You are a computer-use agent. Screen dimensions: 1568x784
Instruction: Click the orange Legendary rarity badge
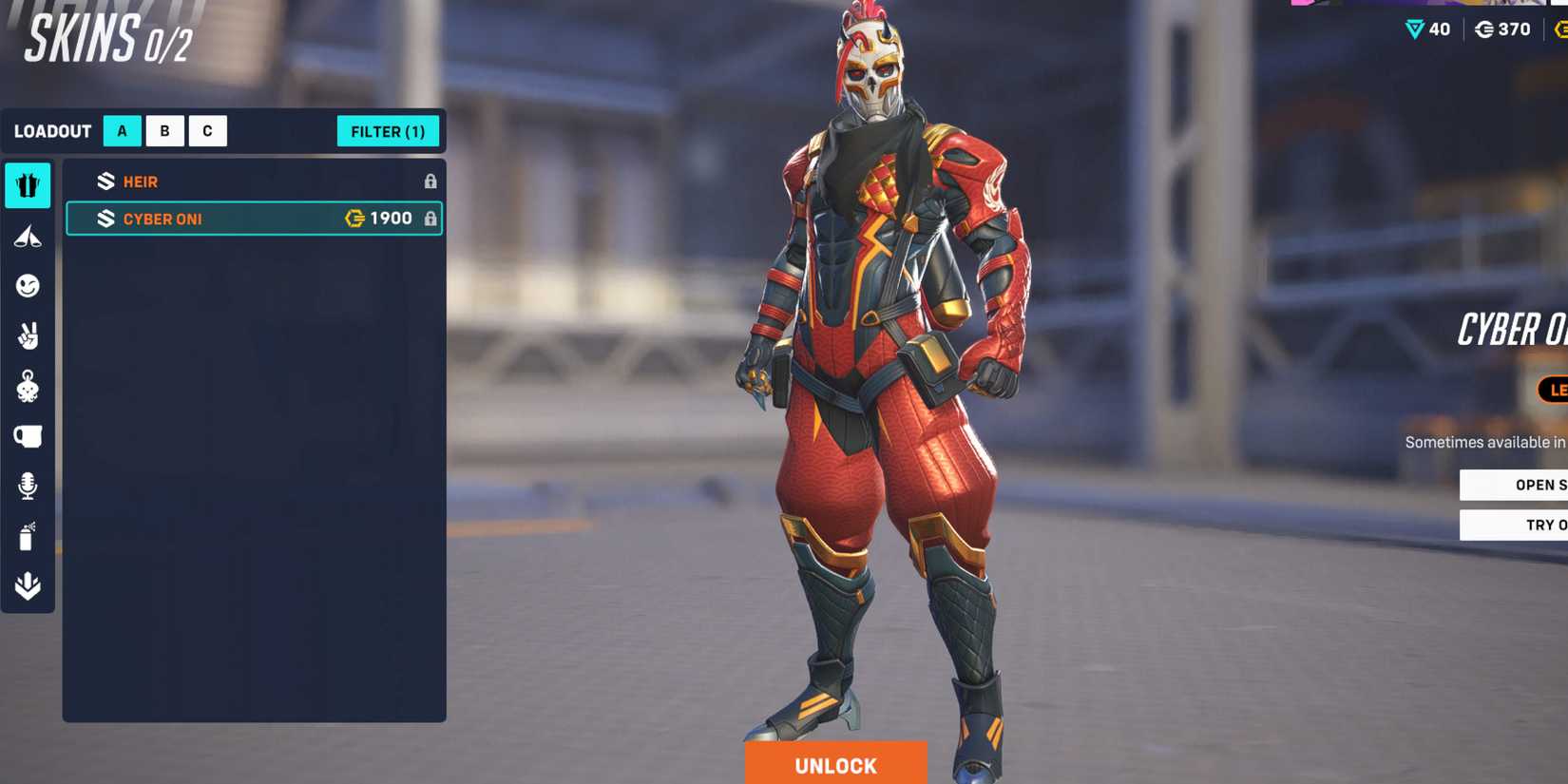point(1555,390)
